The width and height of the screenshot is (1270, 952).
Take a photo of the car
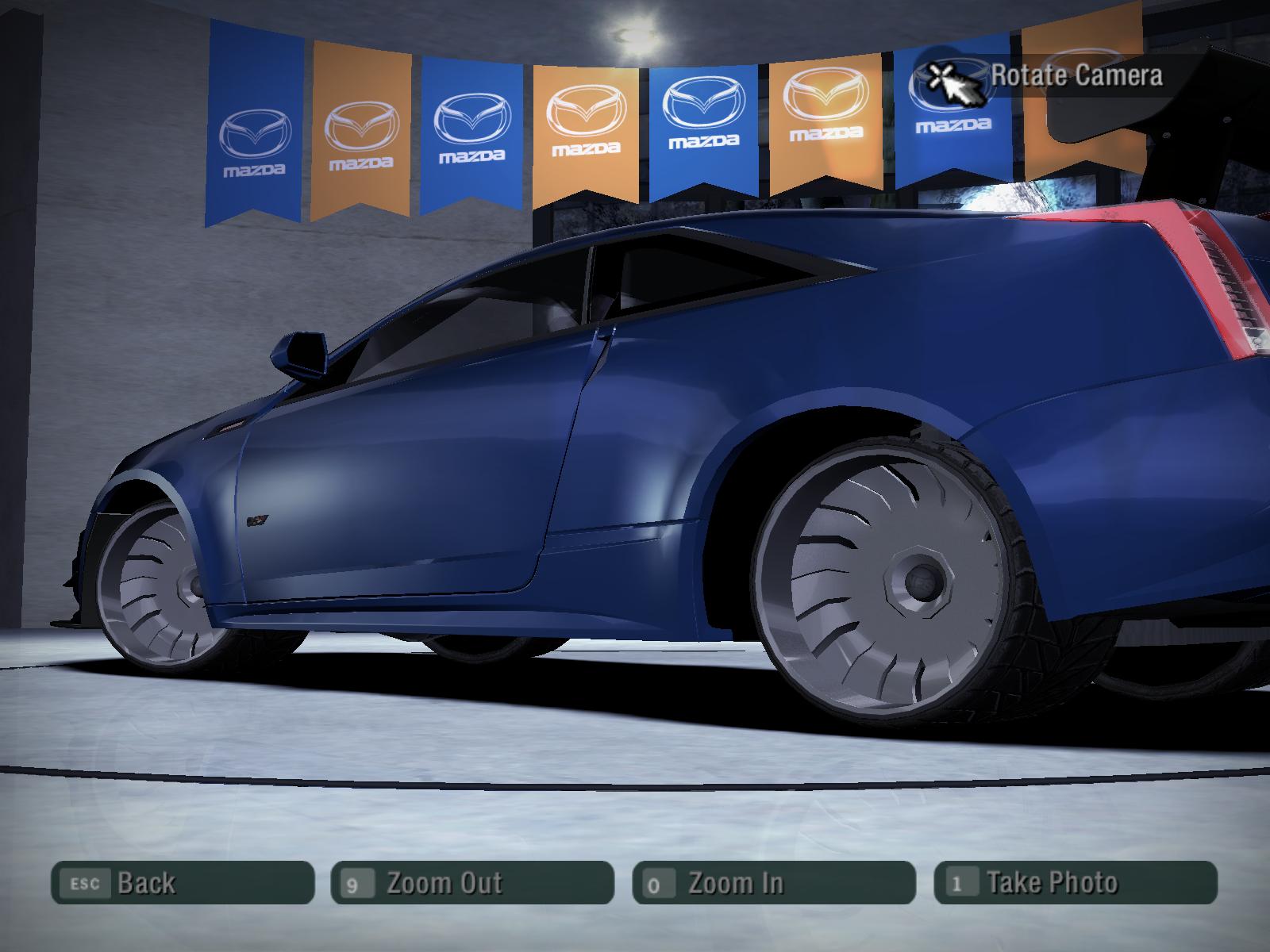click(1076, 882)
